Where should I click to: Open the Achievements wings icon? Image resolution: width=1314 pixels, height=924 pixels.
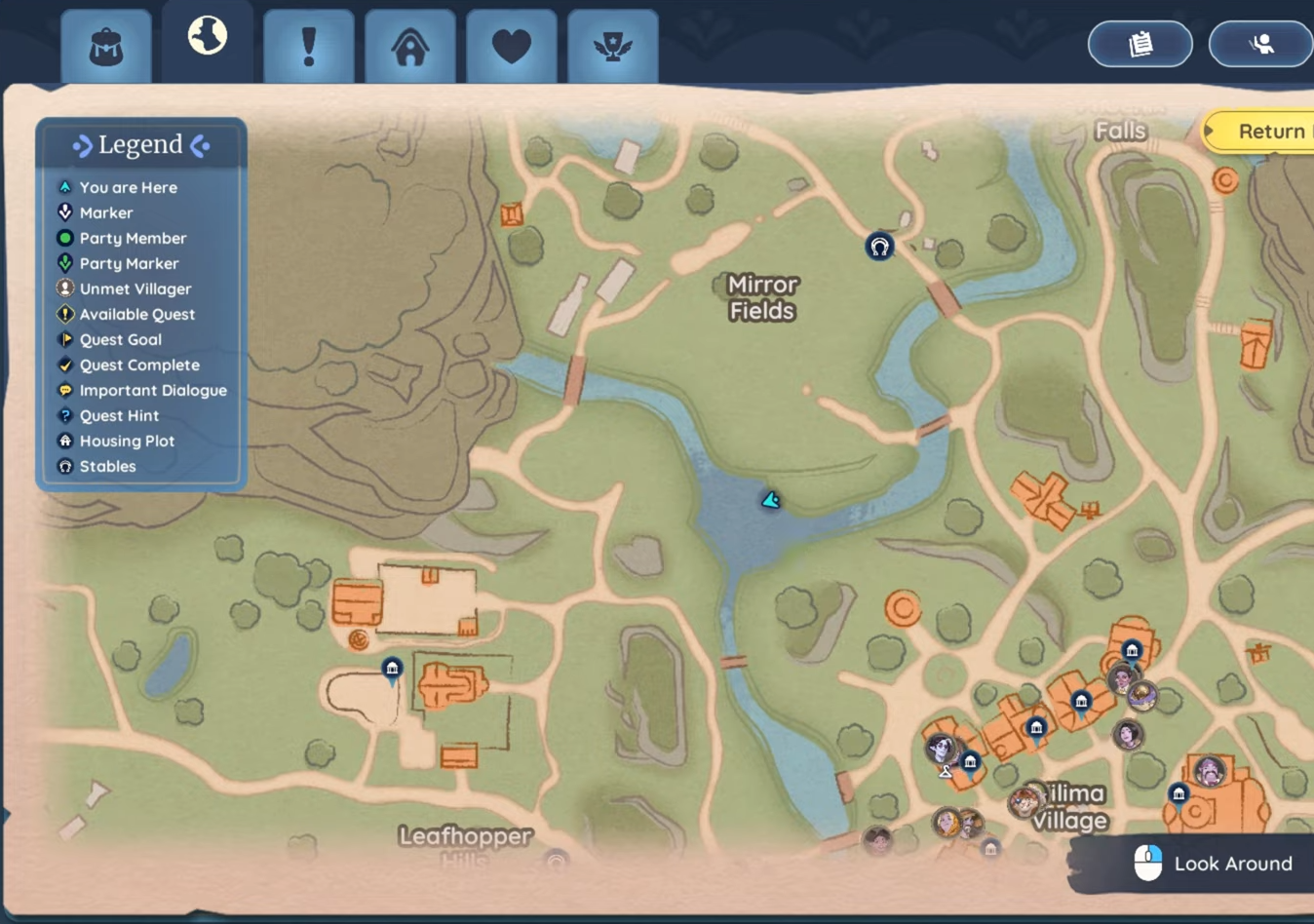click(613, 44)
